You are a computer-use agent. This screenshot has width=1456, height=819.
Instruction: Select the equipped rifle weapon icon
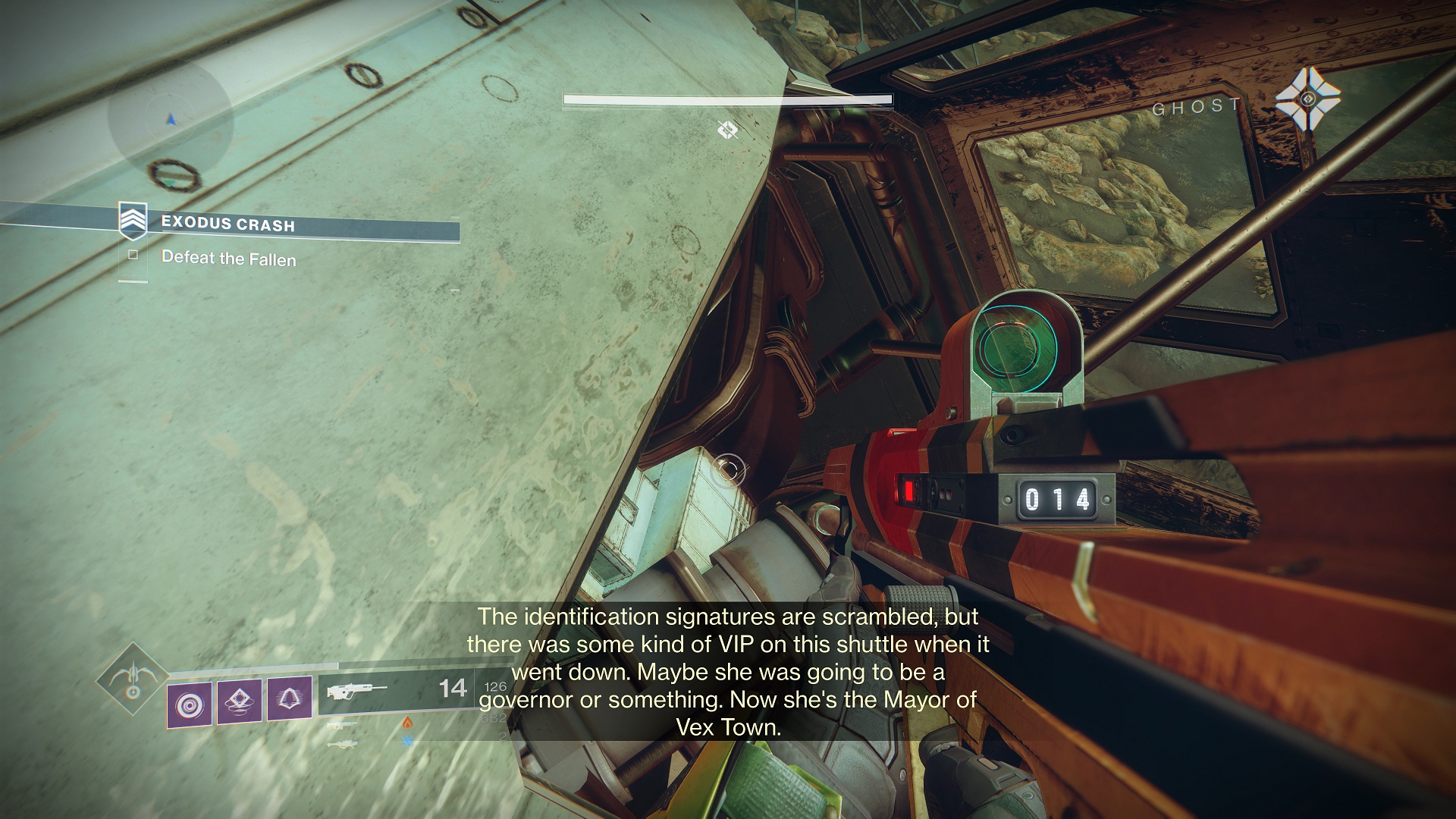356,691
